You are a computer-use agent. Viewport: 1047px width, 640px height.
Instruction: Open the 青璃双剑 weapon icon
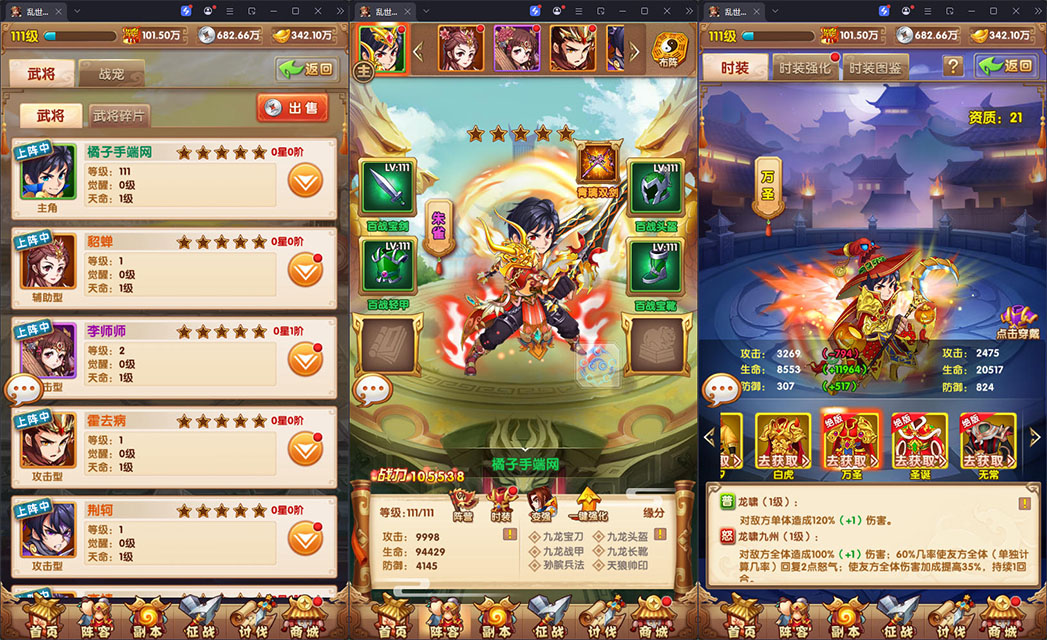point(596,161)
